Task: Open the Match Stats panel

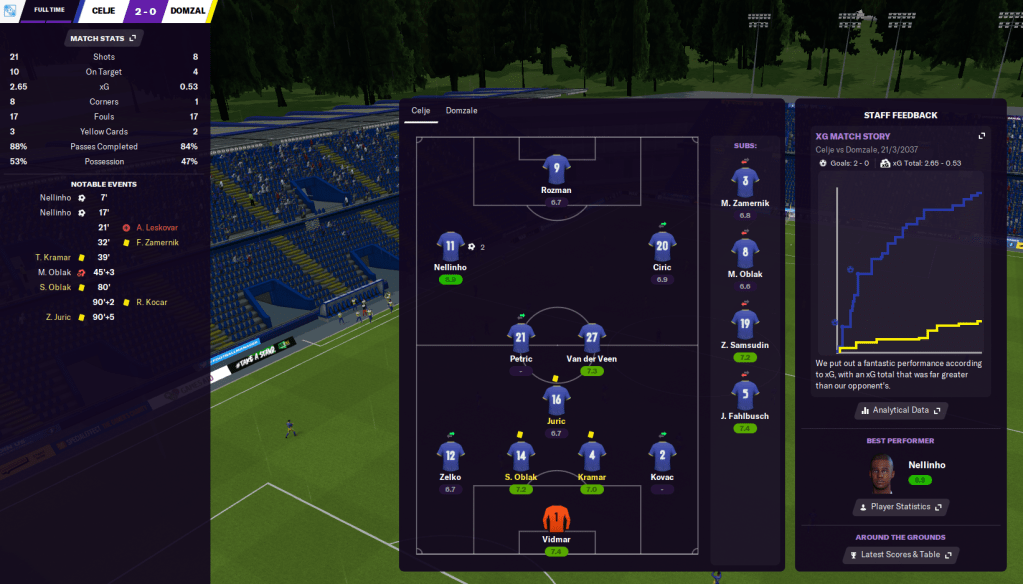Action: point(104,38)
